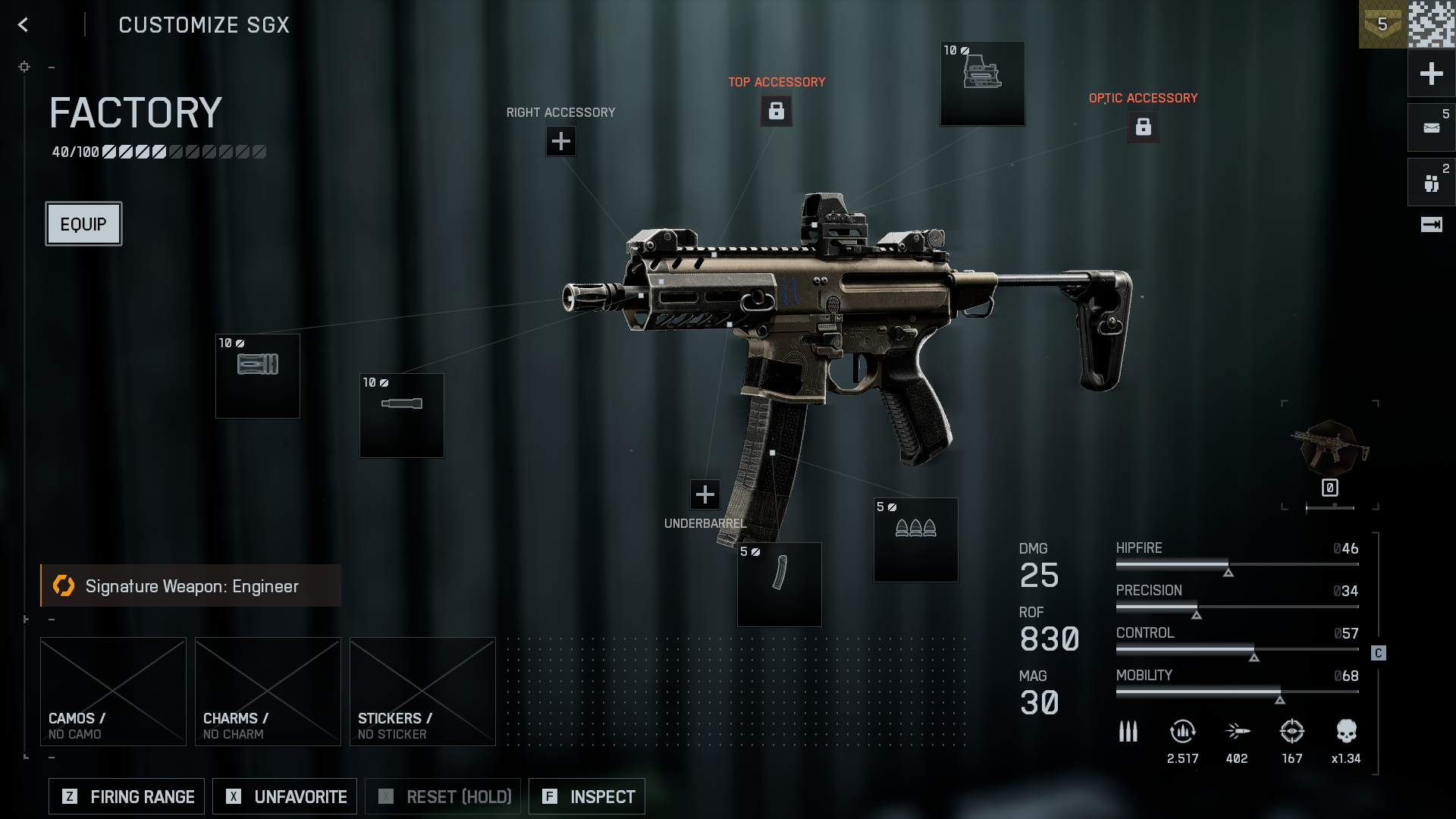
Task: Click the plus button in top-right sidebar
Action: tap(1431, 74)
